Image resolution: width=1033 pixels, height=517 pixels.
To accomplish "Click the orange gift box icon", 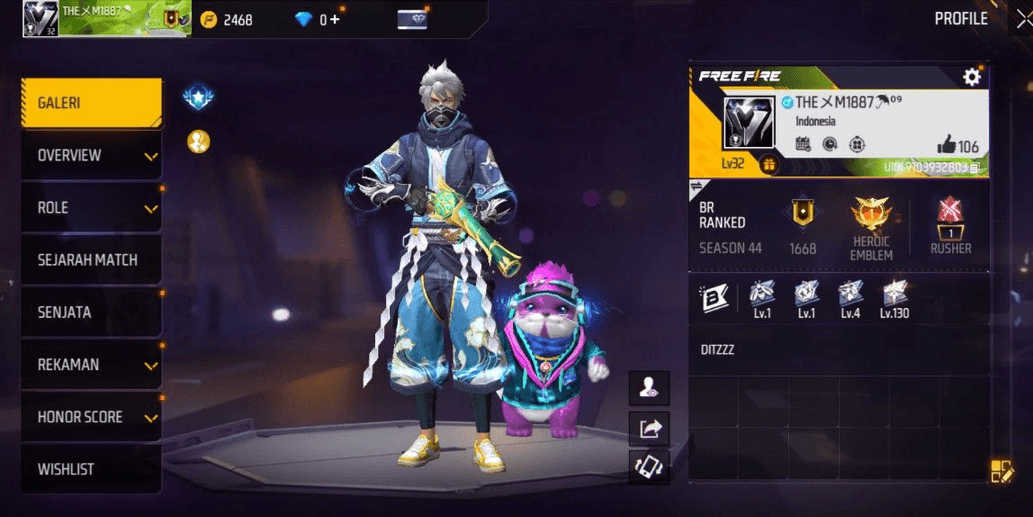I will [x=770, y=164].
